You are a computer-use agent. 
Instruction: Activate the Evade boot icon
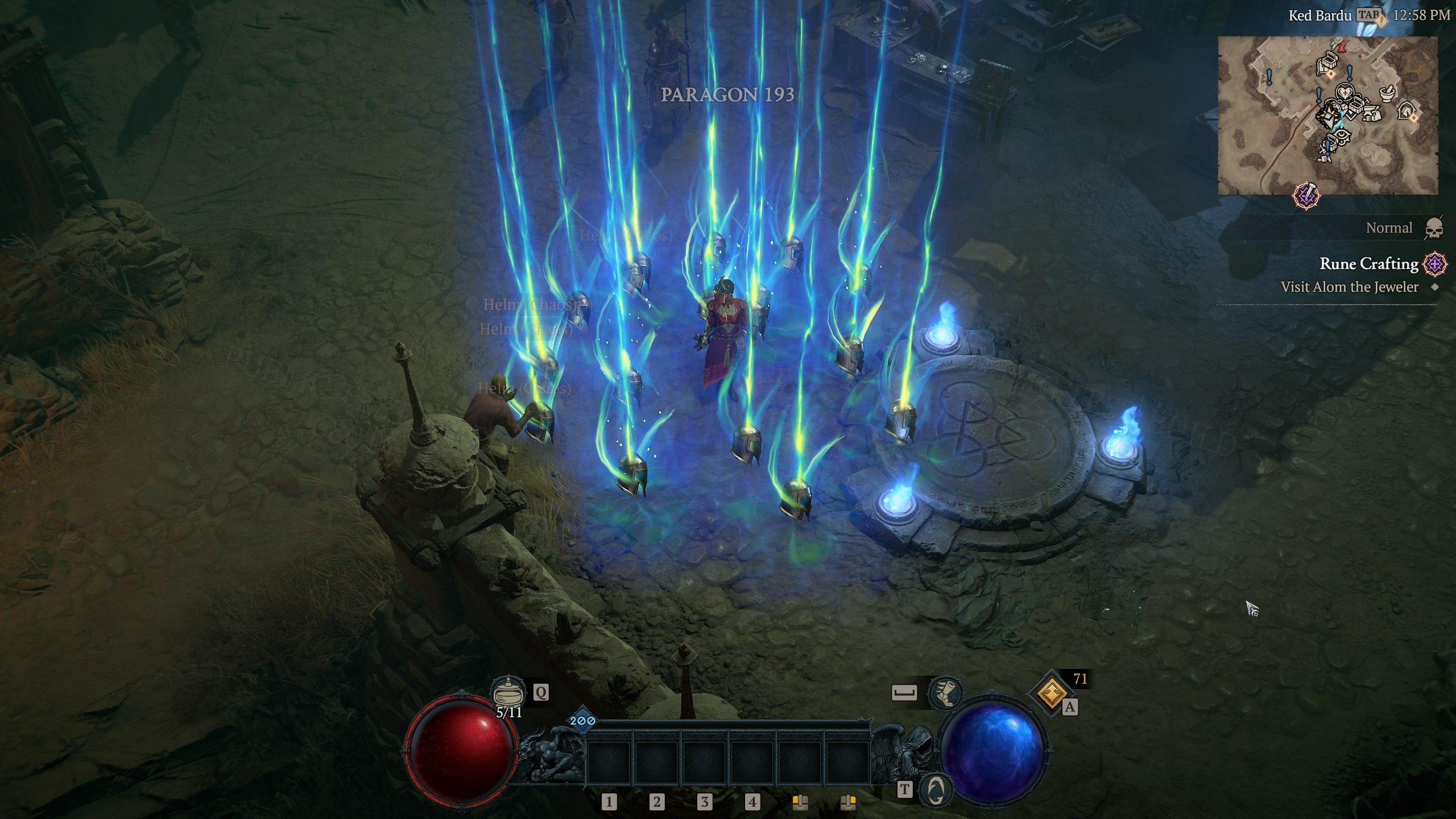click(x=945, y=692)
